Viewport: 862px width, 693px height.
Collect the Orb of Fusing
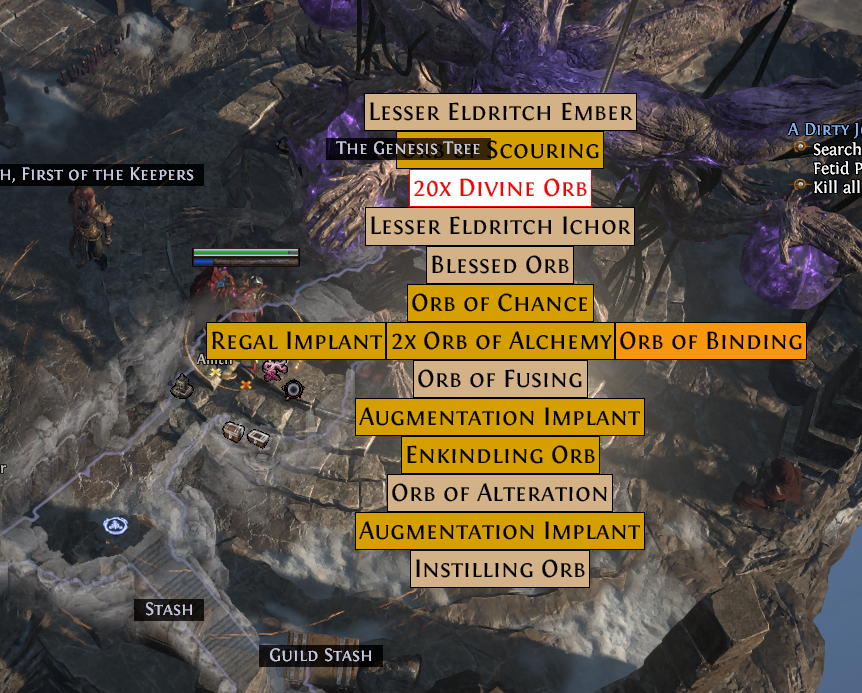tap(500, 379)
